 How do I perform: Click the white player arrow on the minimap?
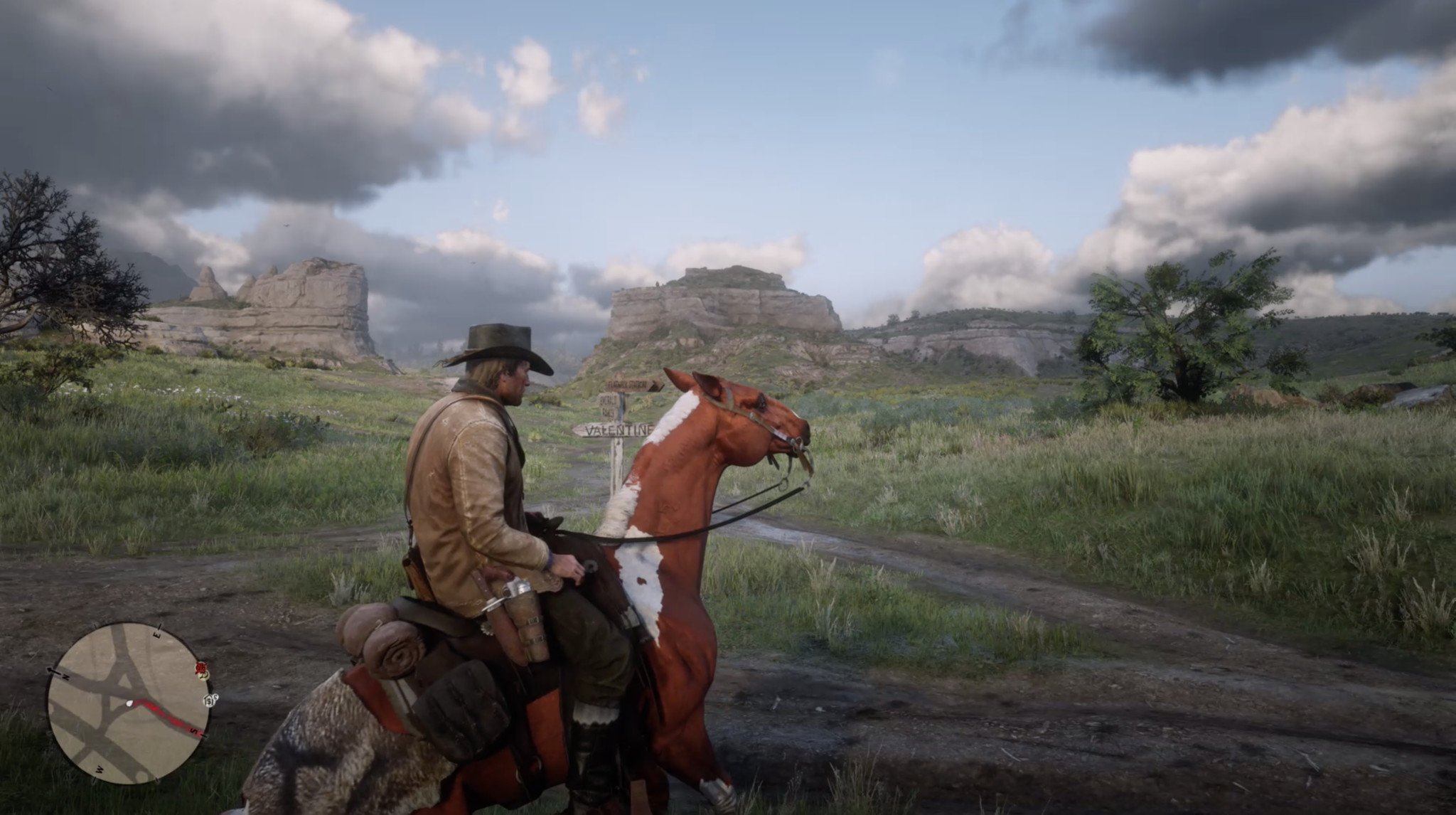[x=129, y=703]
